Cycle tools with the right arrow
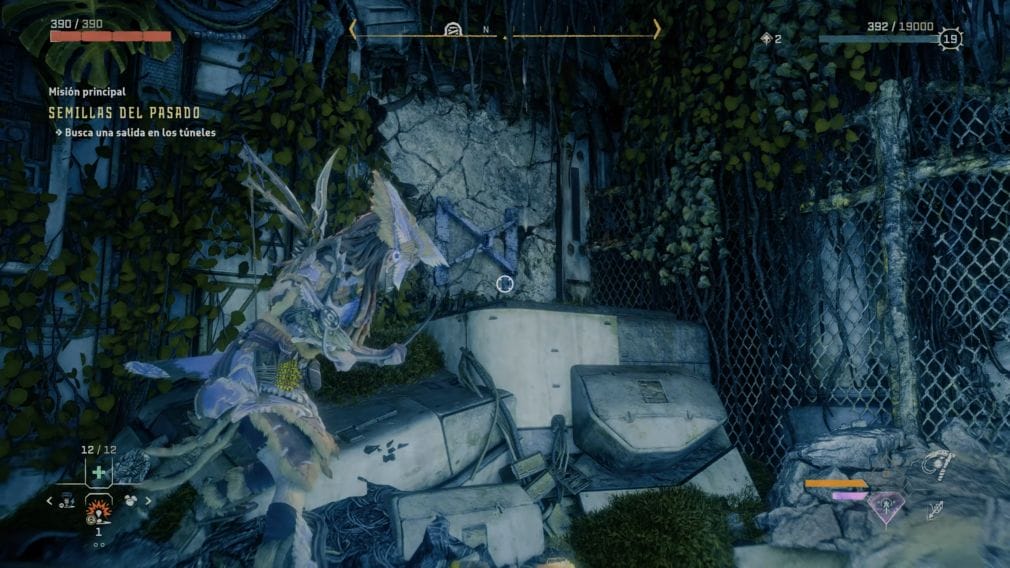Screen dimensions: 1010x568 click(149, 500)
